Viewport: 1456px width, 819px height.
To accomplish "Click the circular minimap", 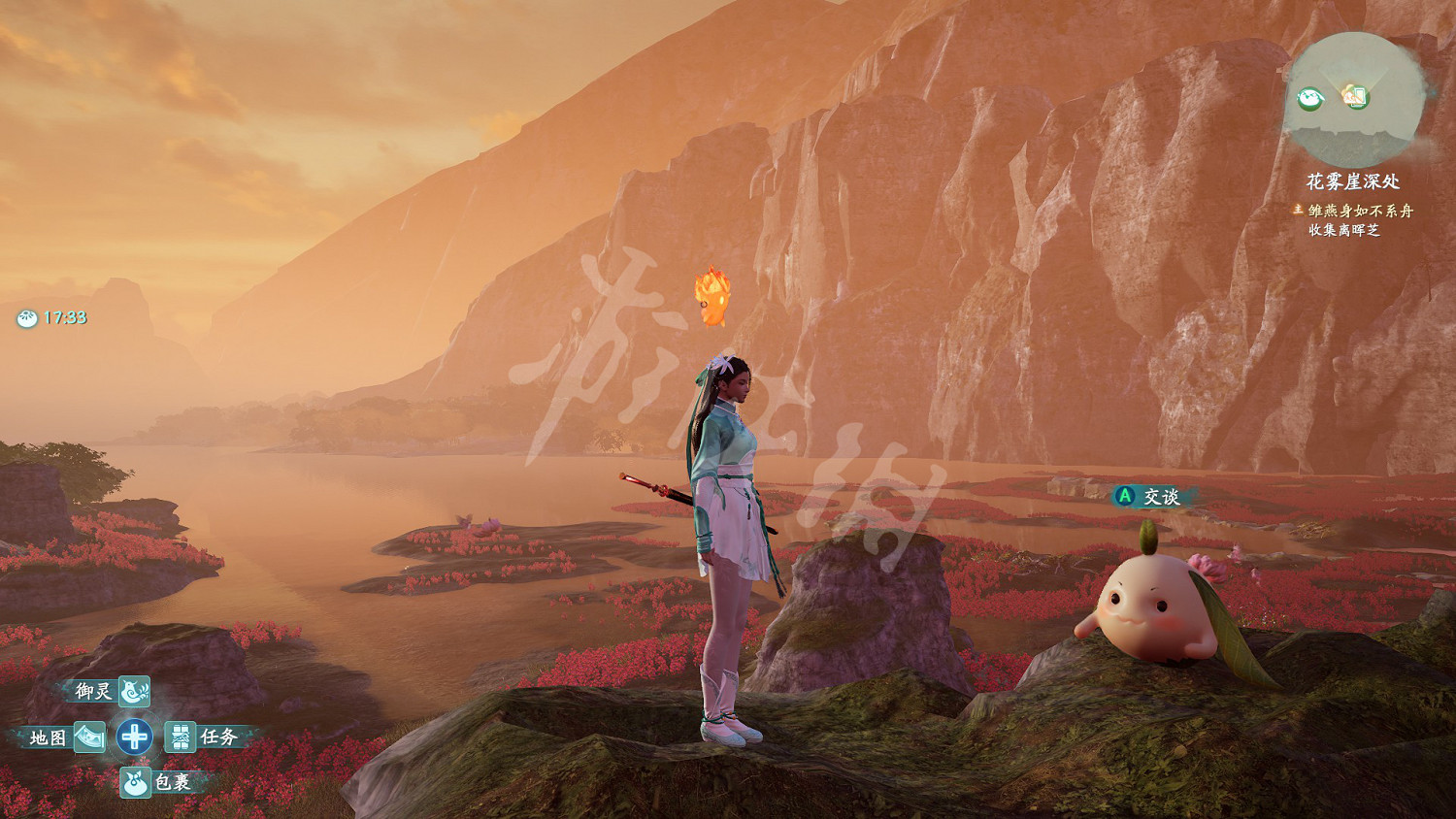I will point(1353,98).
